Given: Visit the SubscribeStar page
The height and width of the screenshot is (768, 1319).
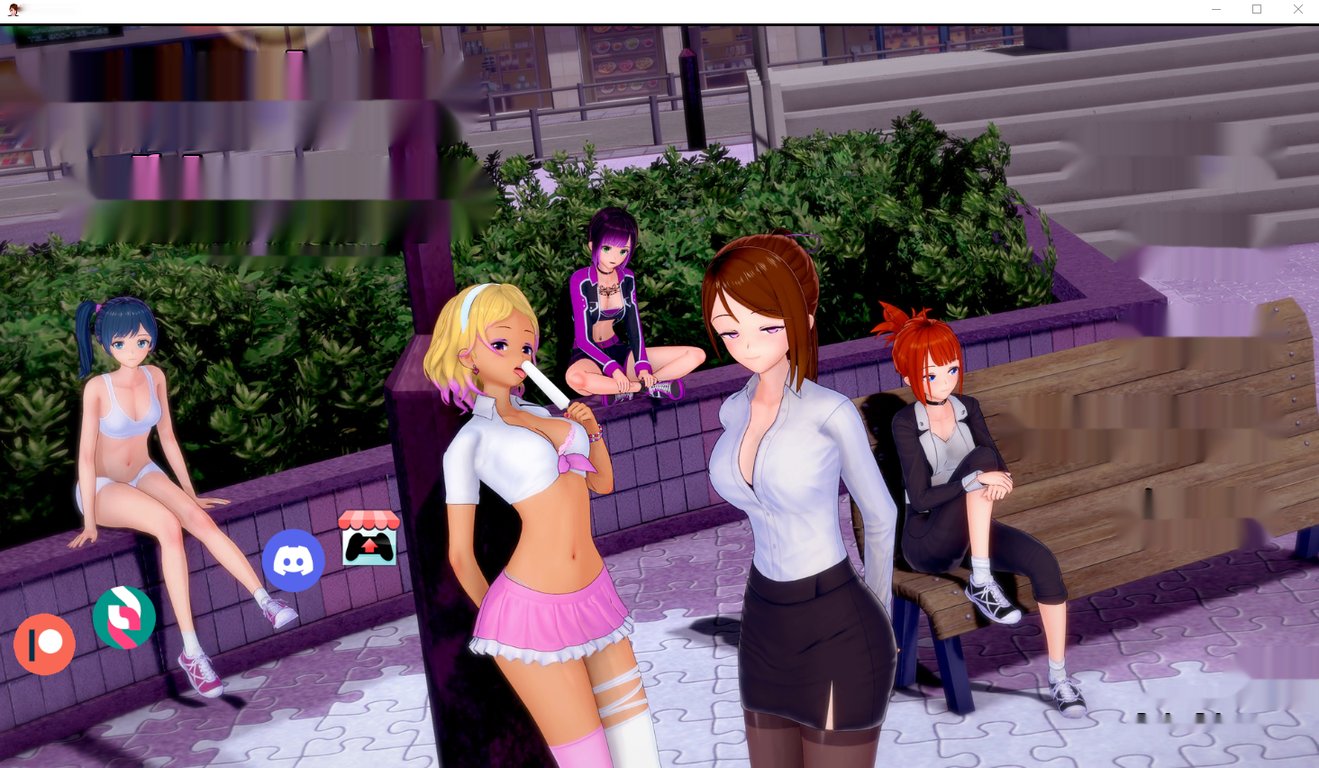Looking at the screenshot, I should [123, 619].
